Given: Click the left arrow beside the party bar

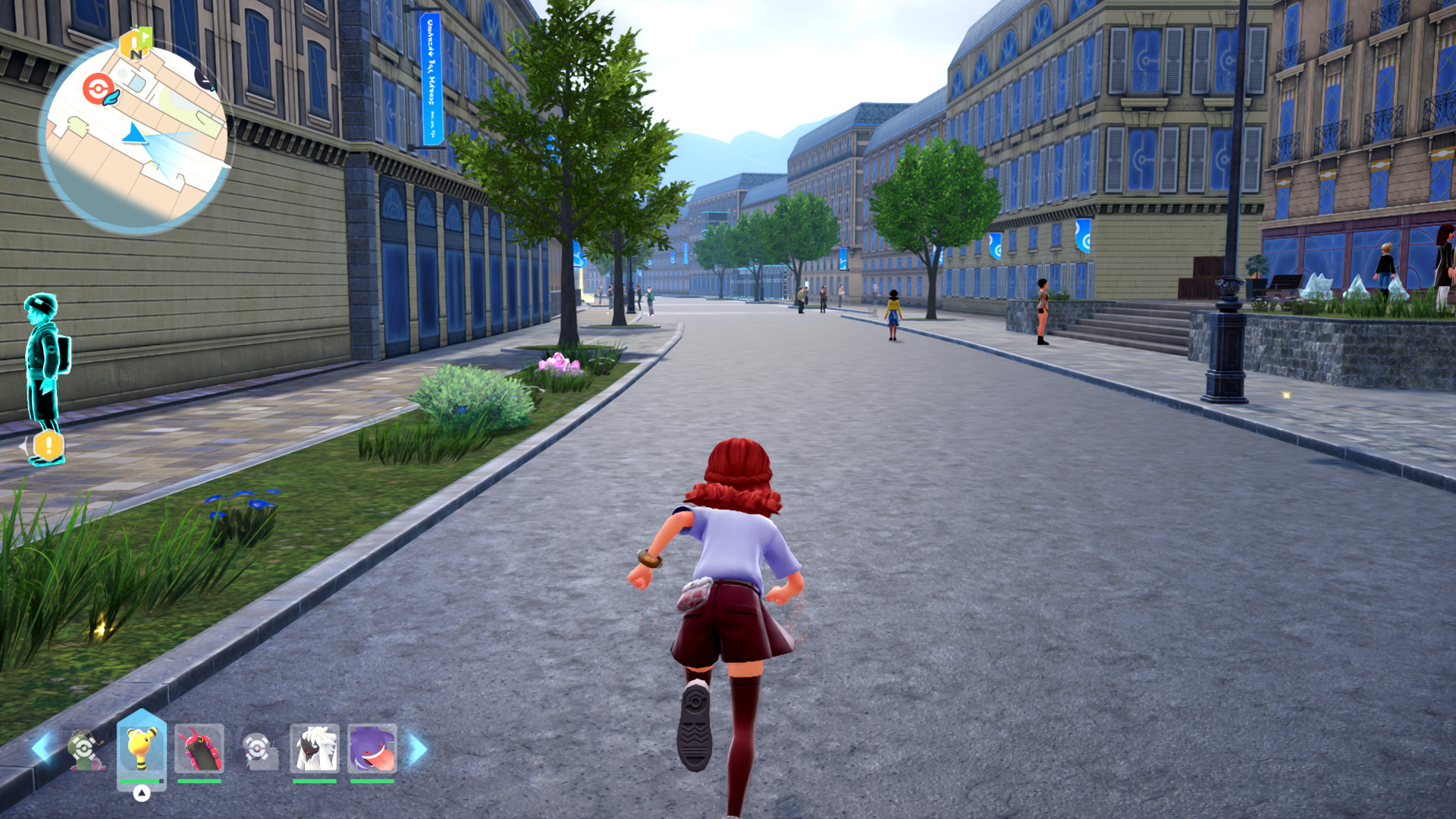Looking at the screenshot, I should point(42,748).
